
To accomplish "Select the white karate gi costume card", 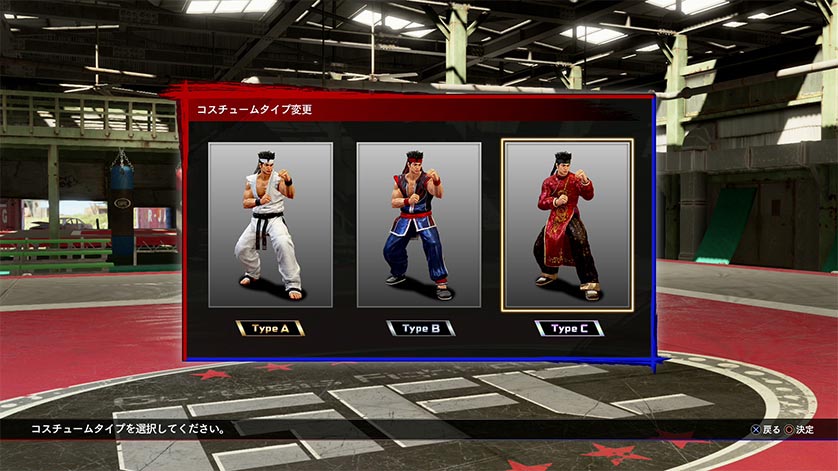I will [270, 225].
